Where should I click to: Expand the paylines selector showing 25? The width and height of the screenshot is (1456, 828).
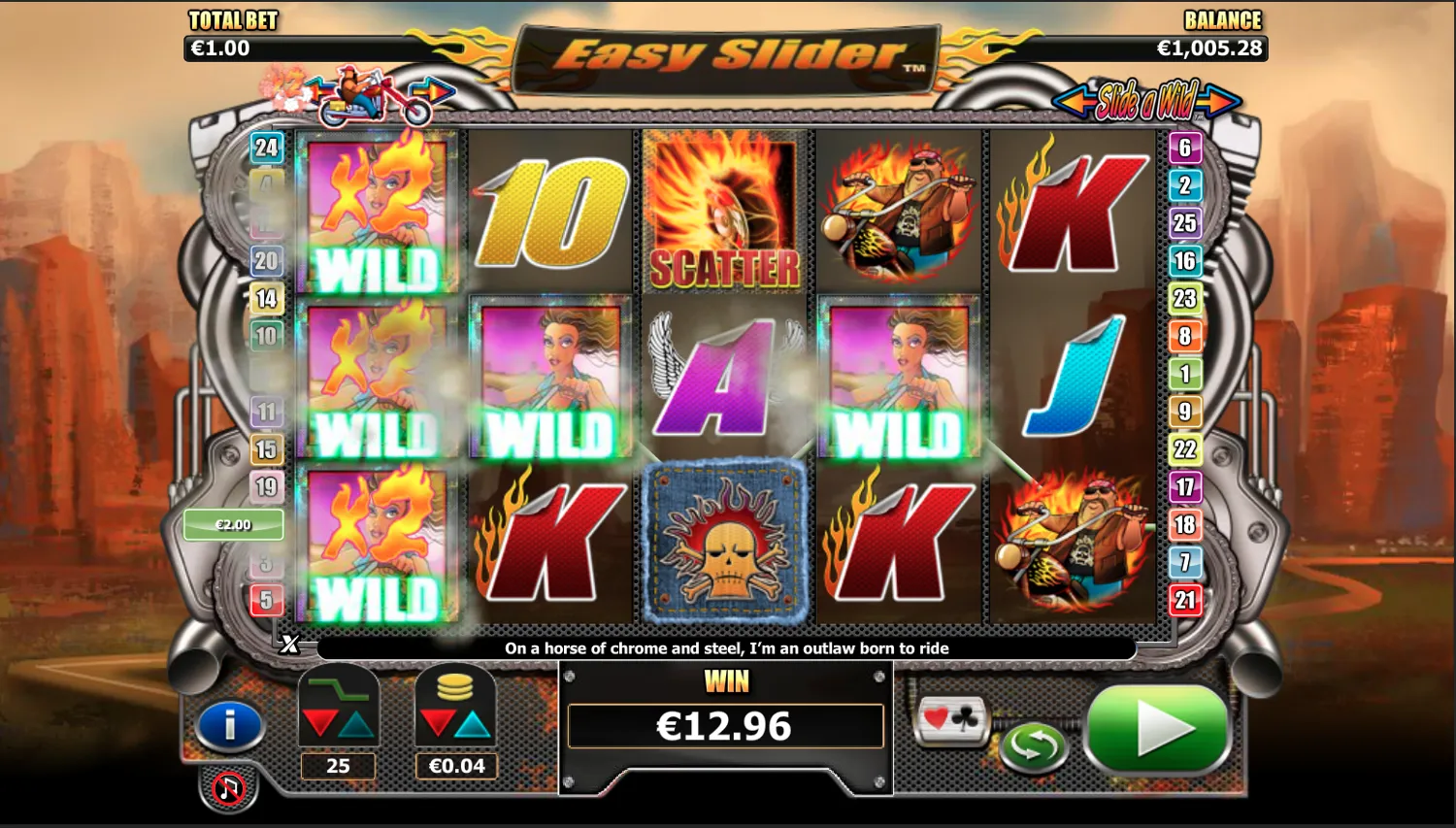click(x=338, y=766)
